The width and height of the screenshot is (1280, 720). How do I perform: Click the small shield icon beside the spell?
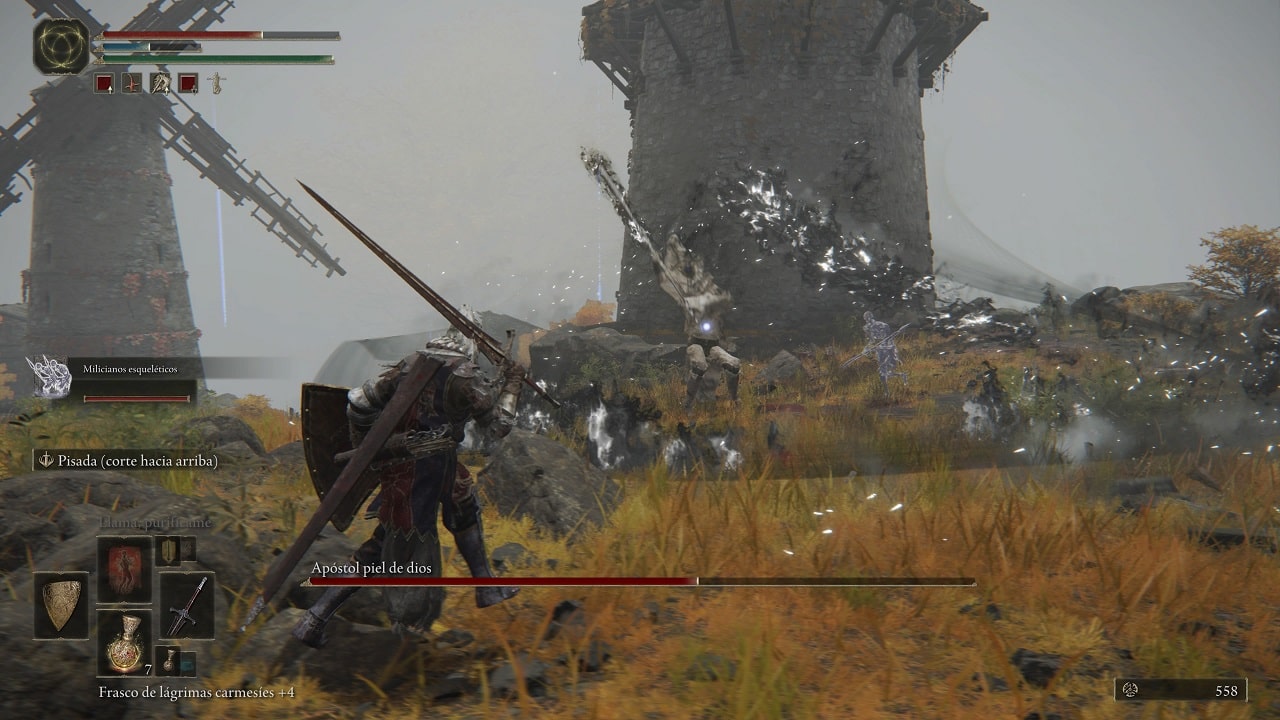168,550
